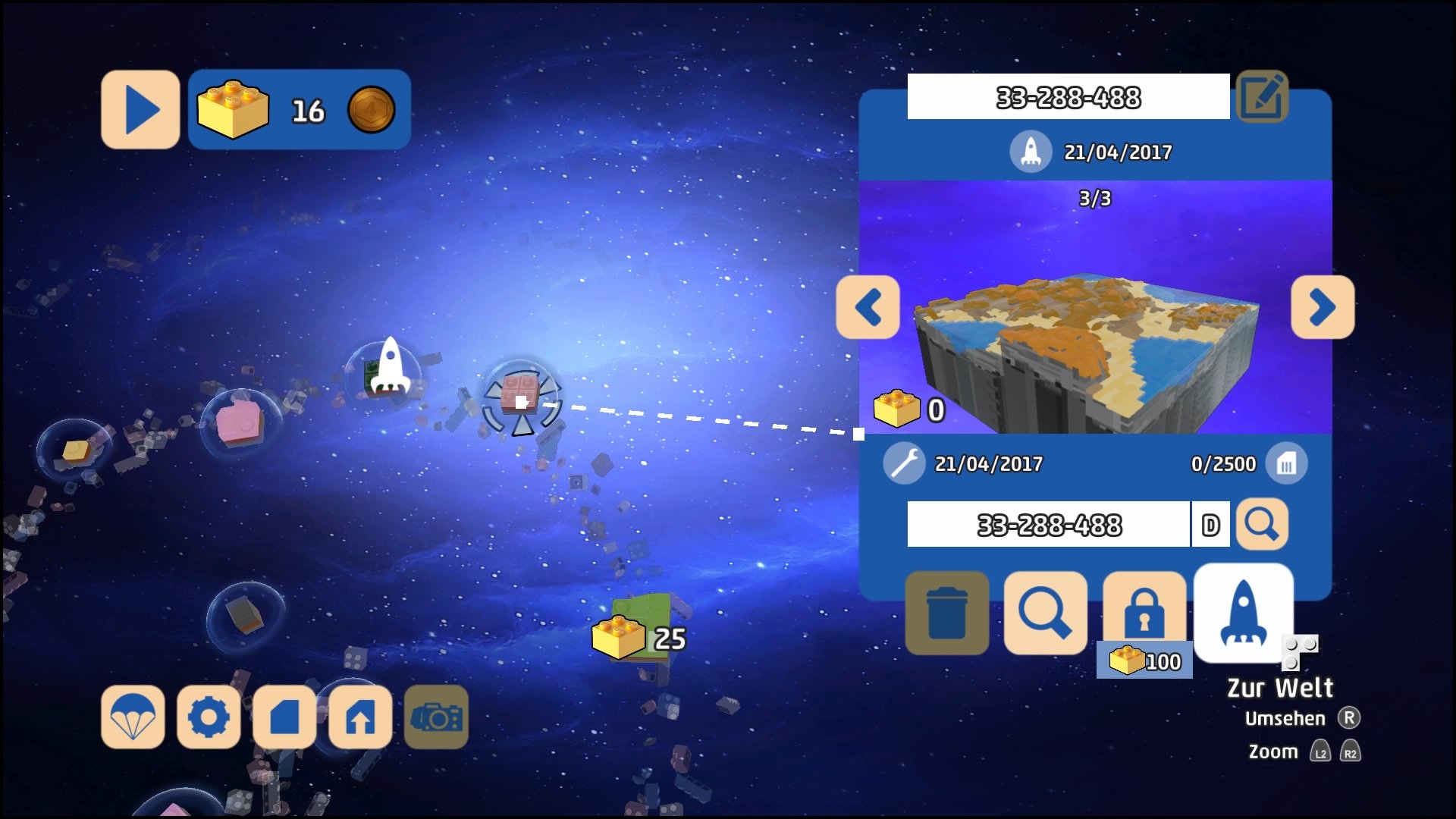1456x819 pixels.
Task: Toggle the play button at top left
Action: (x=140, y=108)
